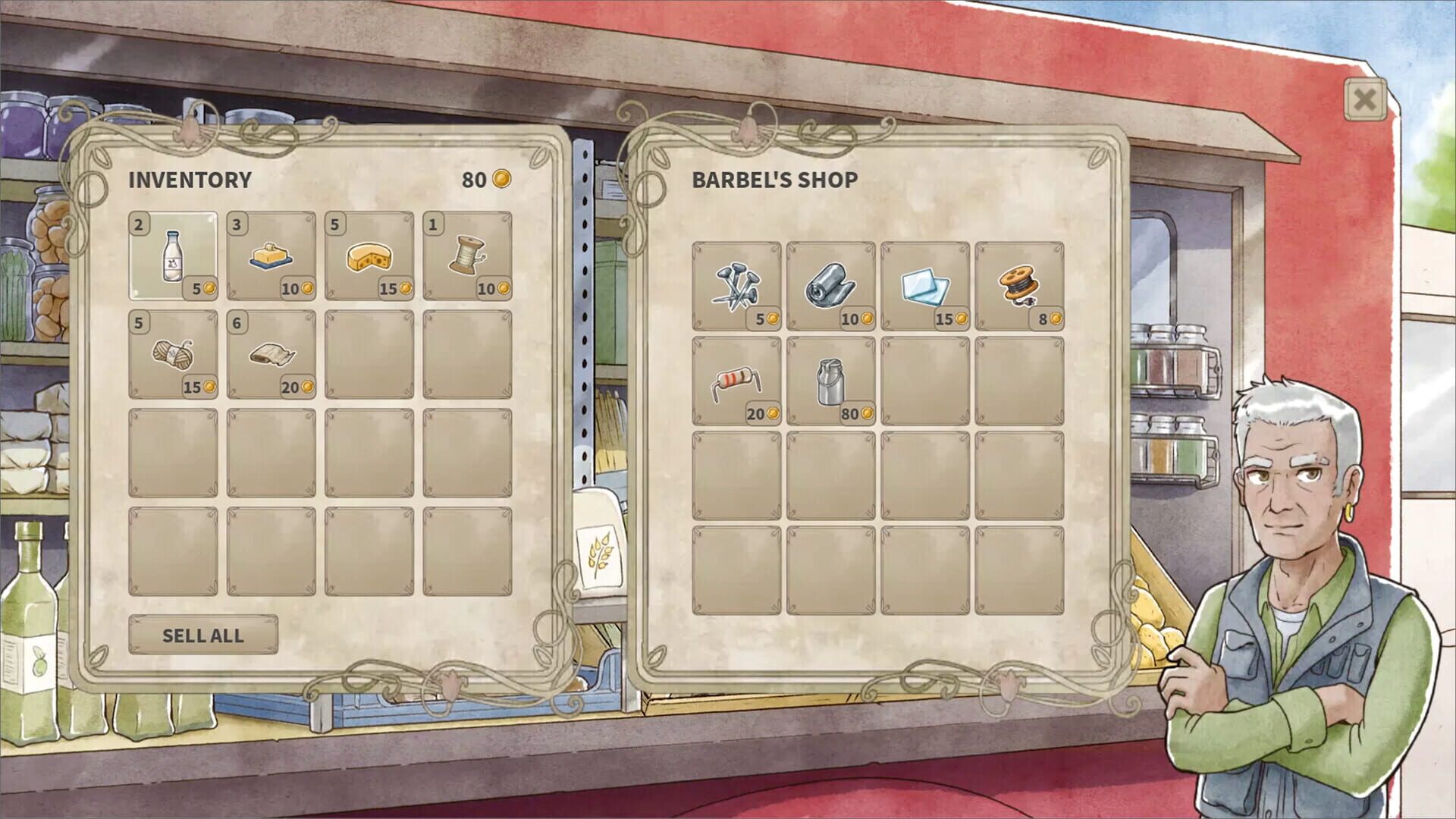Click the gold coin counter showing 80
The image size is (1456, 819).
[x=485, y=180]
